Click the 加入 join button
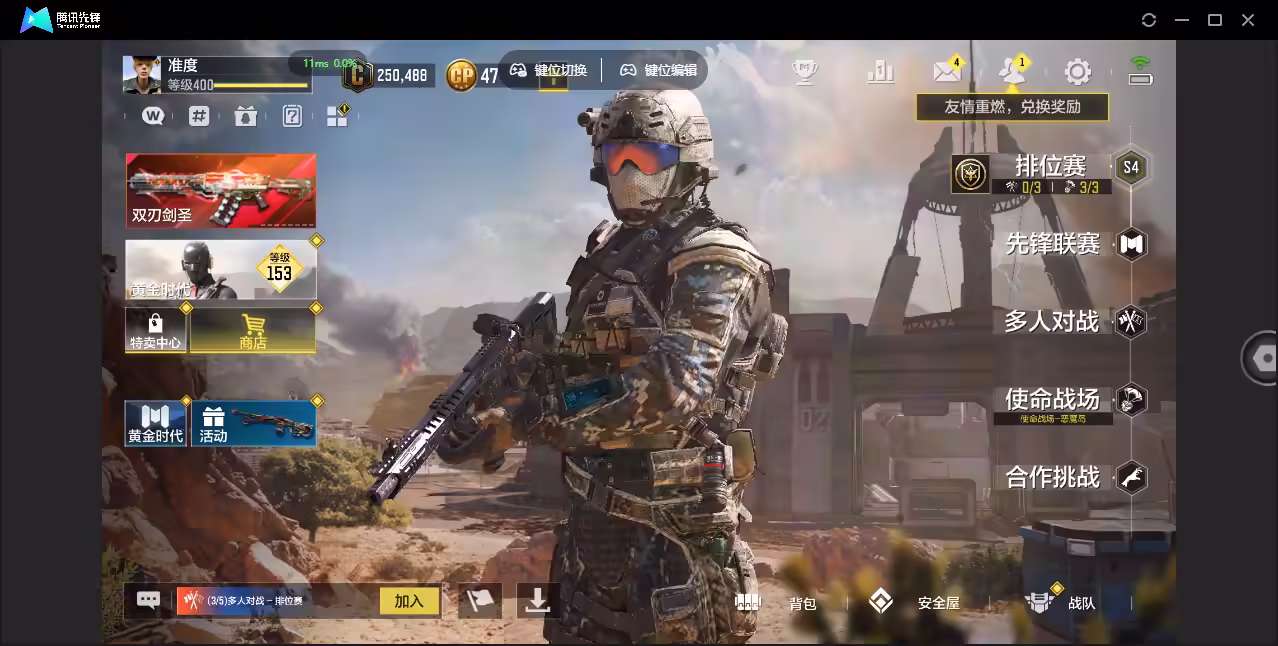The height and width of the screenshot is (646, 1278). [409, 601]
